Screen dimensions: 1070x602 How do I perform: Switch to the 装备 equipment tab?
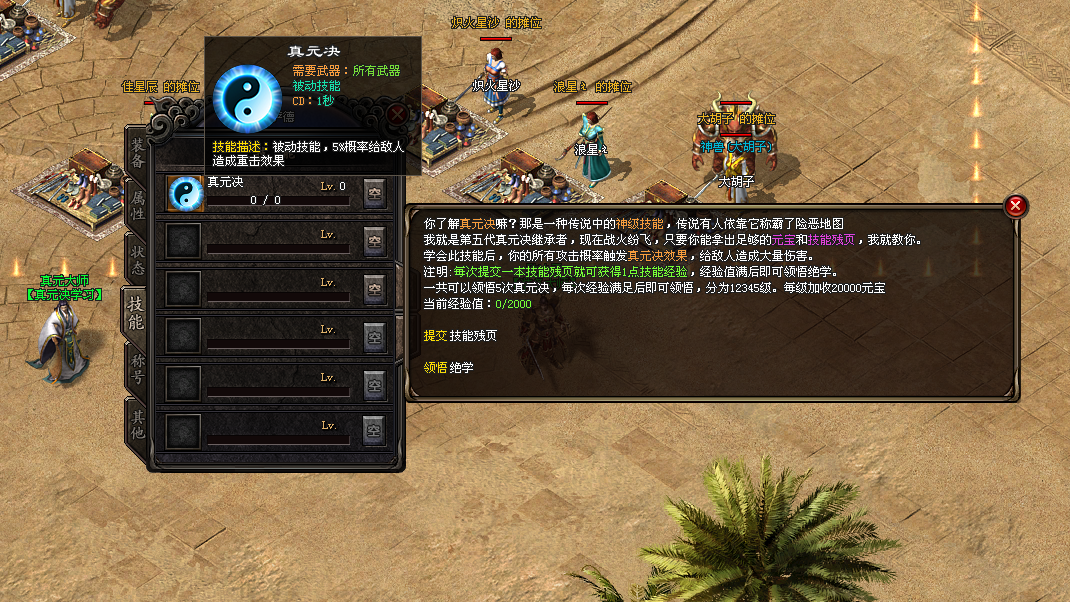[x=137, y=153]
